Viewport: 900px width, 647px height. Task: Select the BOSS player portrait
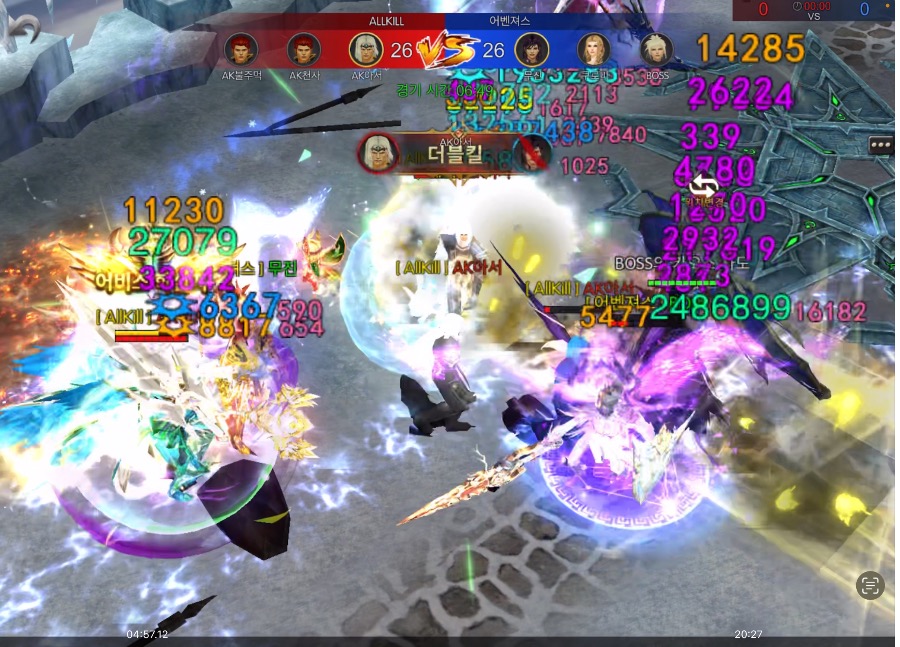coord(656,49)
